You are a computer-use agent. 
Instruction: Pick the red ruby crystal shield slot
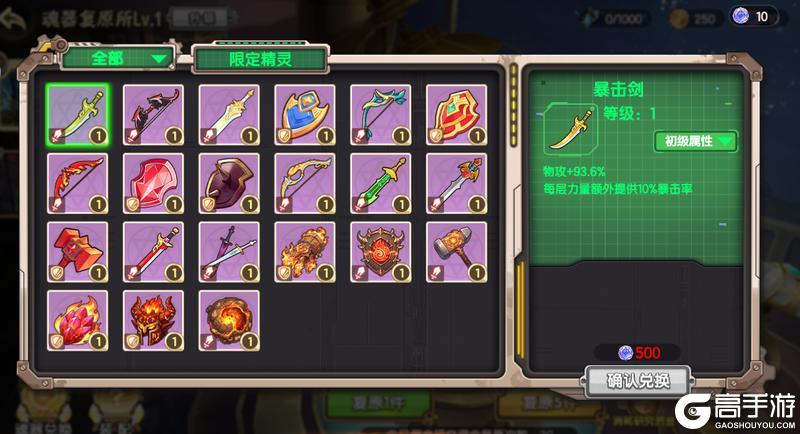pos(153,183)
